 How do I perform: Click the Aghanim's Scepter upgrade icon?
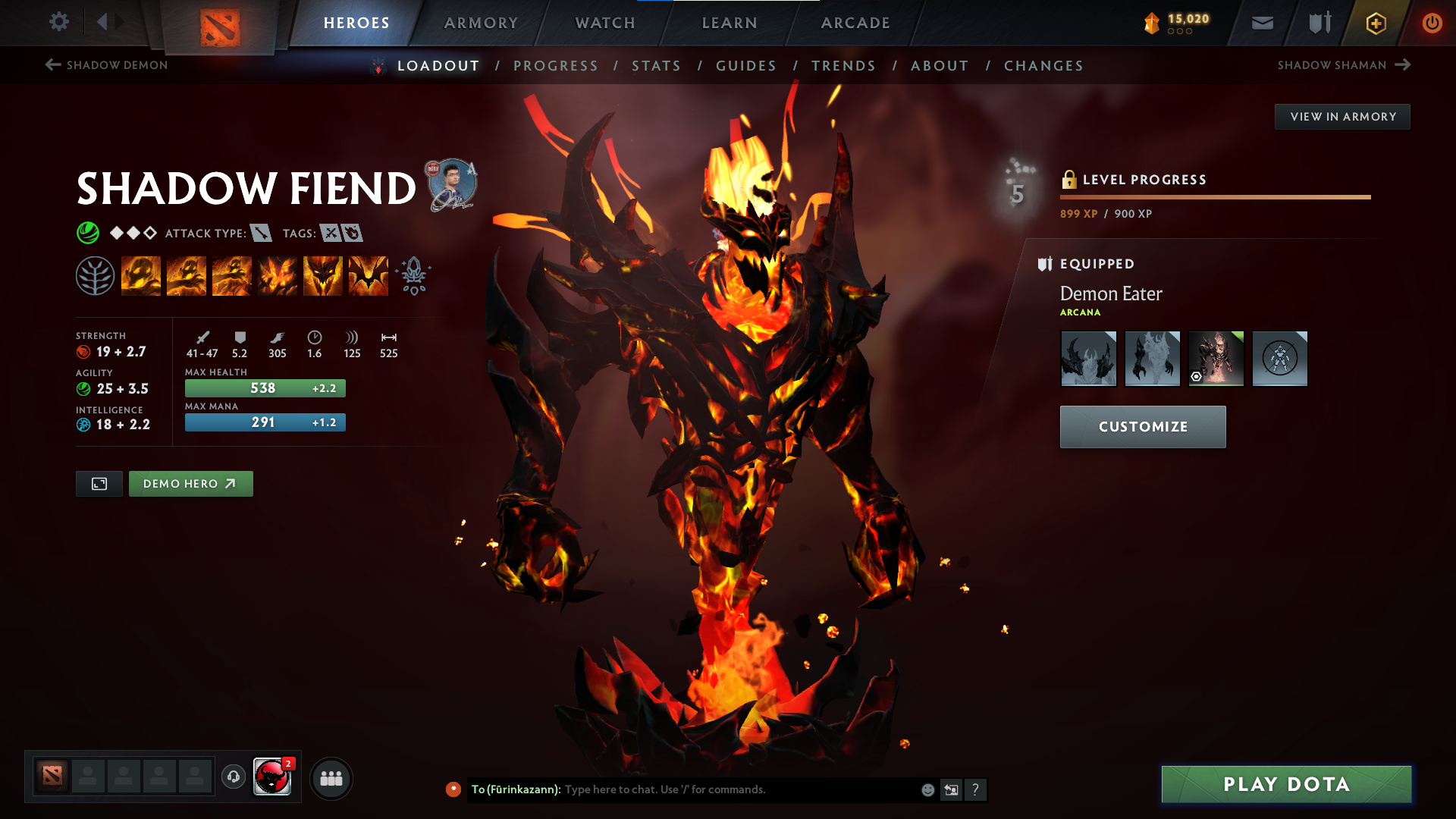pyautogui.click(x=412, y=275)
